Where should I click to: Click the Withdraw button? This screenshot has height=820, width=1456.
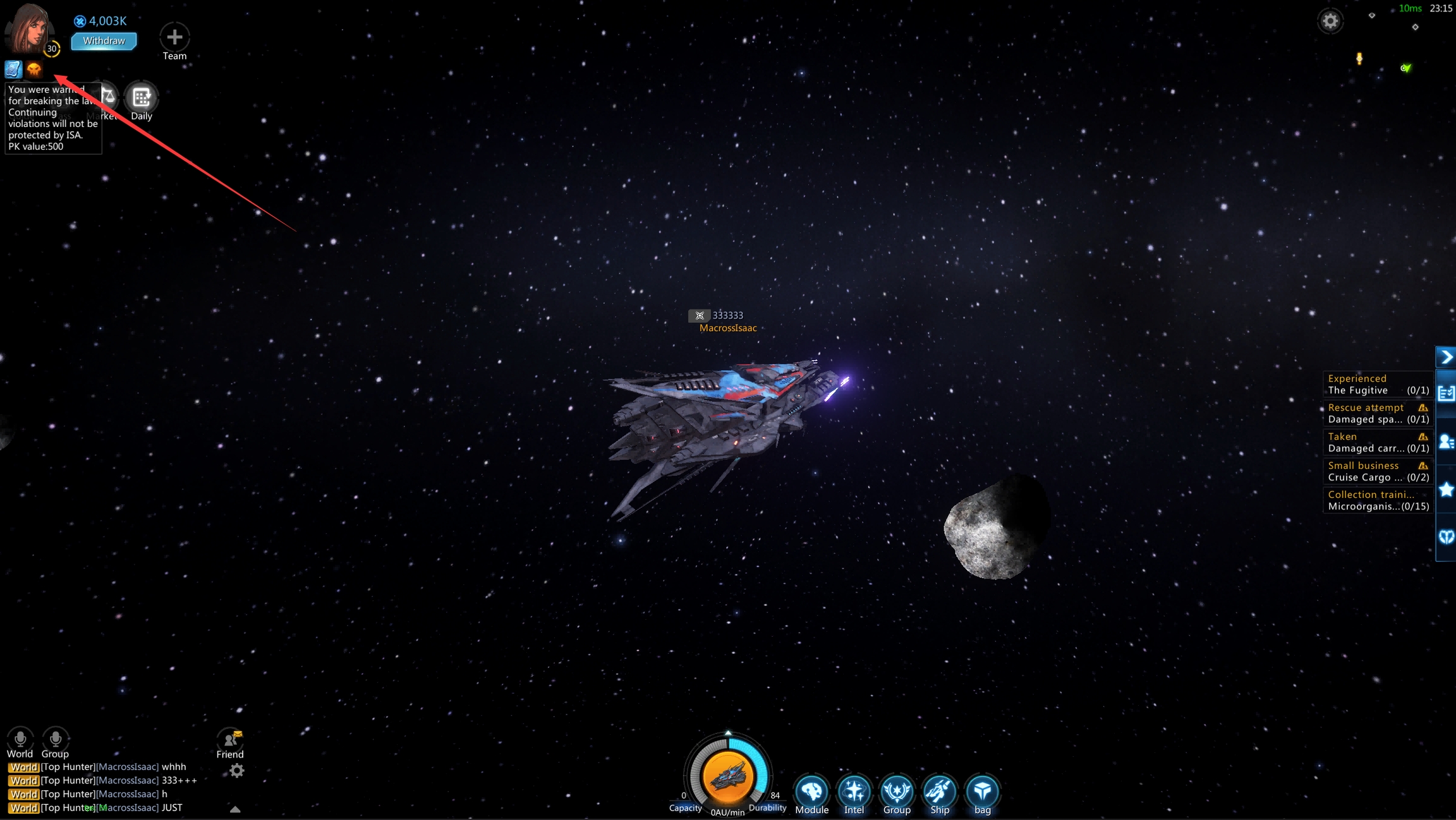(104, 41)
